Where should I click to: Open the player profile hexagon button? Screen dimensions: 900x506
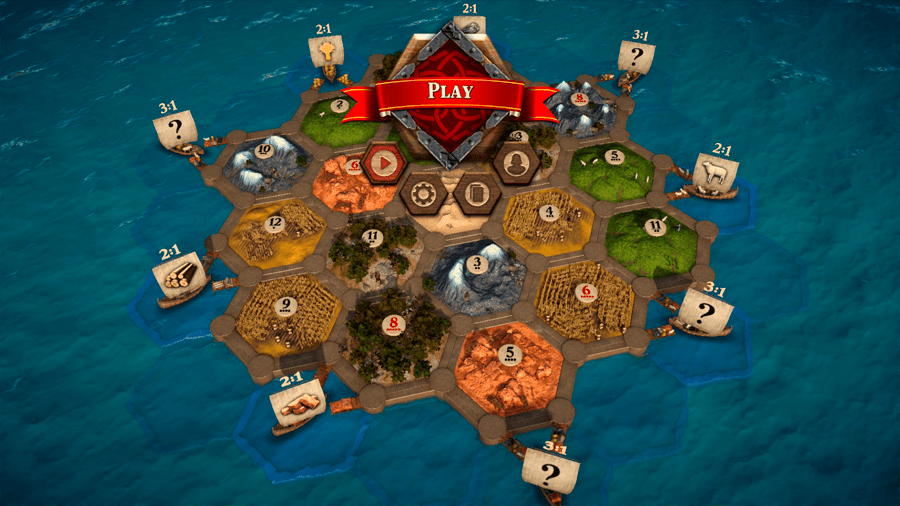[516, 163]
